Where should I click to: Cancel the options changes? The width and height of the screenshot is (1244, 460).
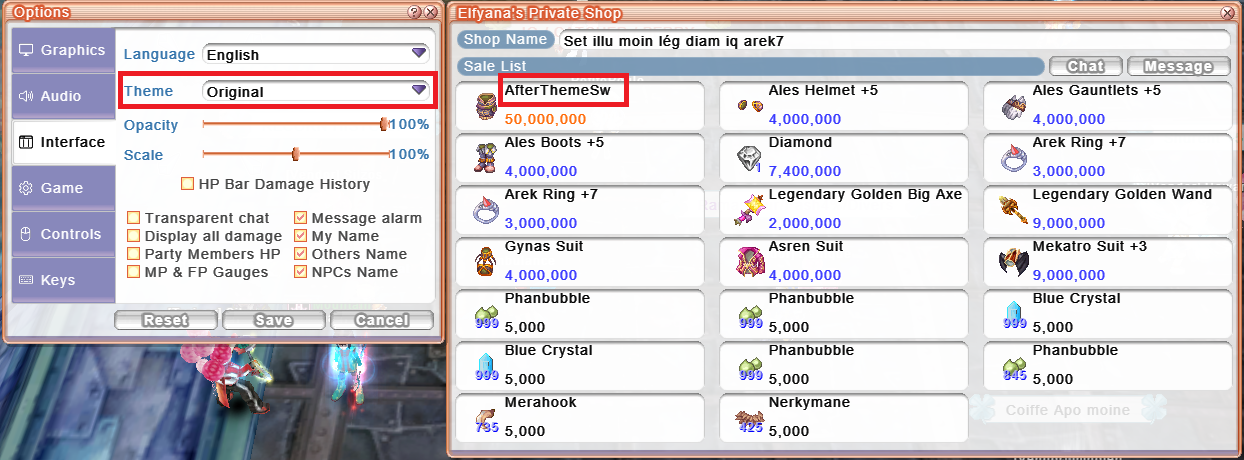(x=381, y=320)
